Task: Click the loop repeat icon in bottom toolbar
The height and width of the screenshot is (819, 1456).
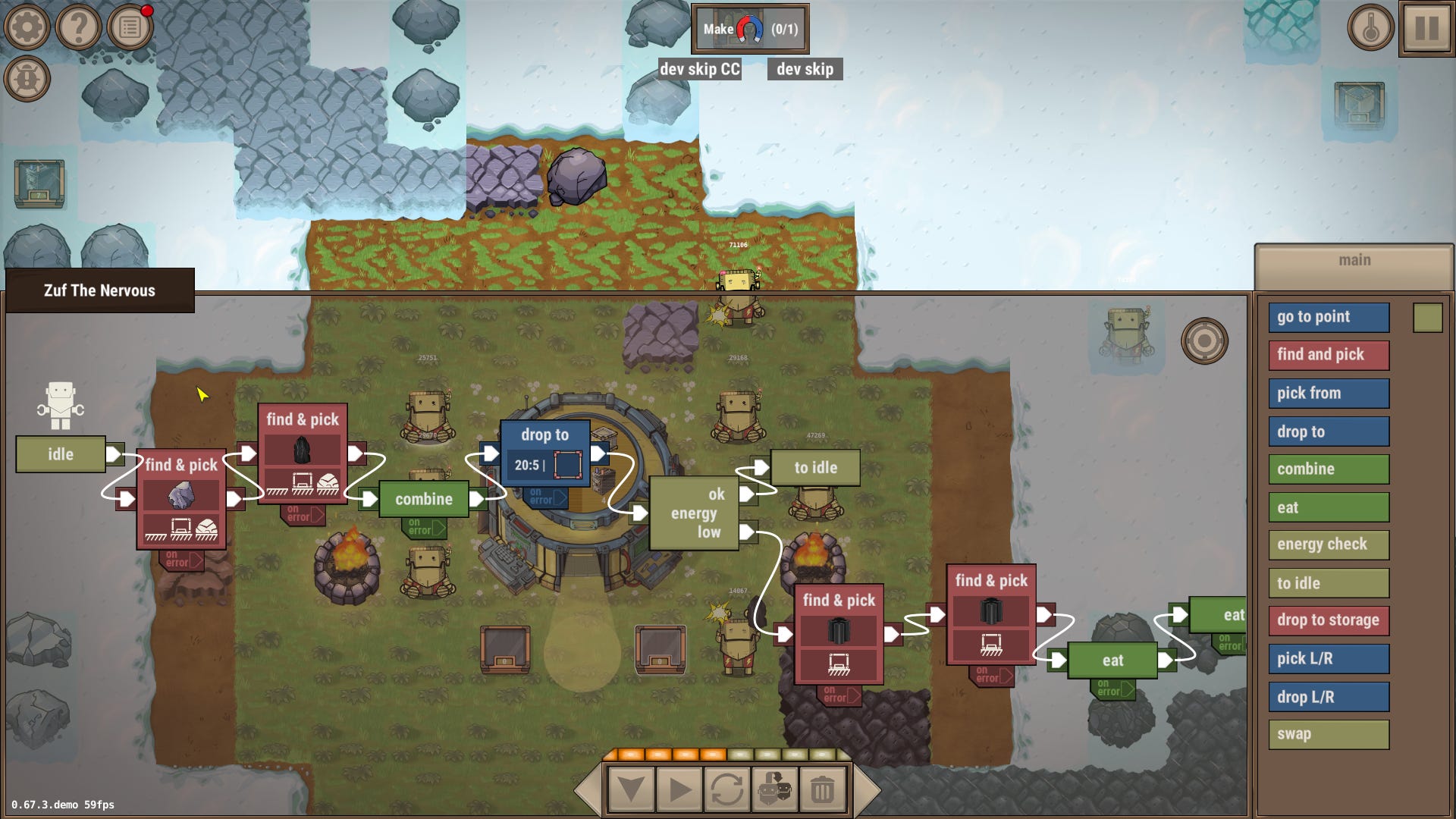Action: tap(728, 789)
